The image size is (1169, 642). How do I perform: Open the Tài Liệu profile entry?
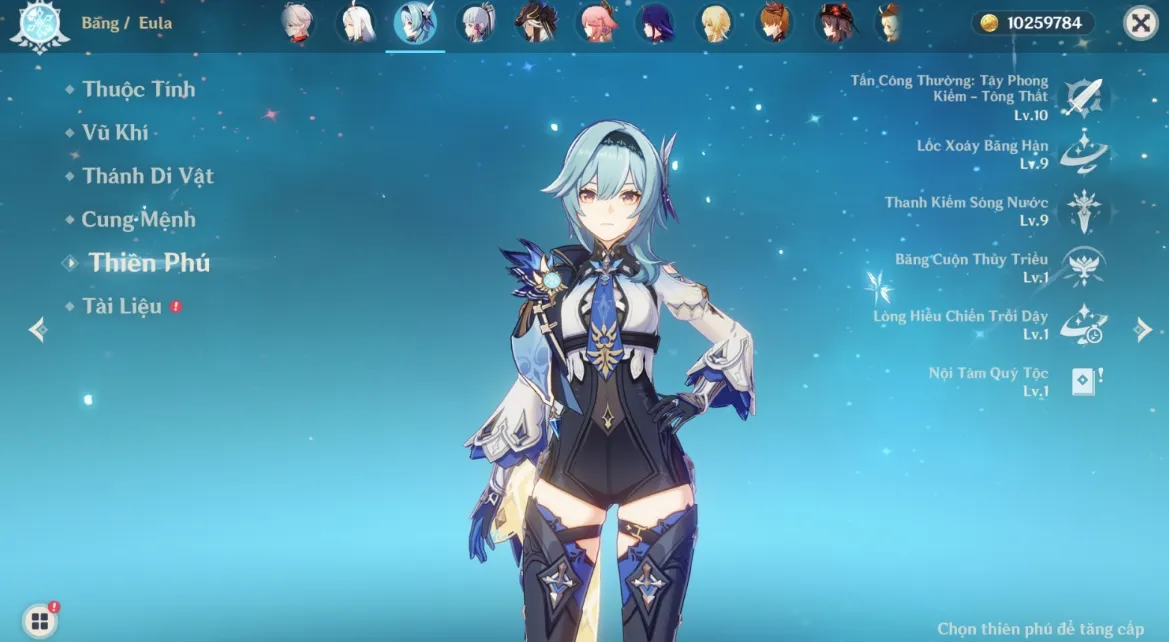pos(122,306)
